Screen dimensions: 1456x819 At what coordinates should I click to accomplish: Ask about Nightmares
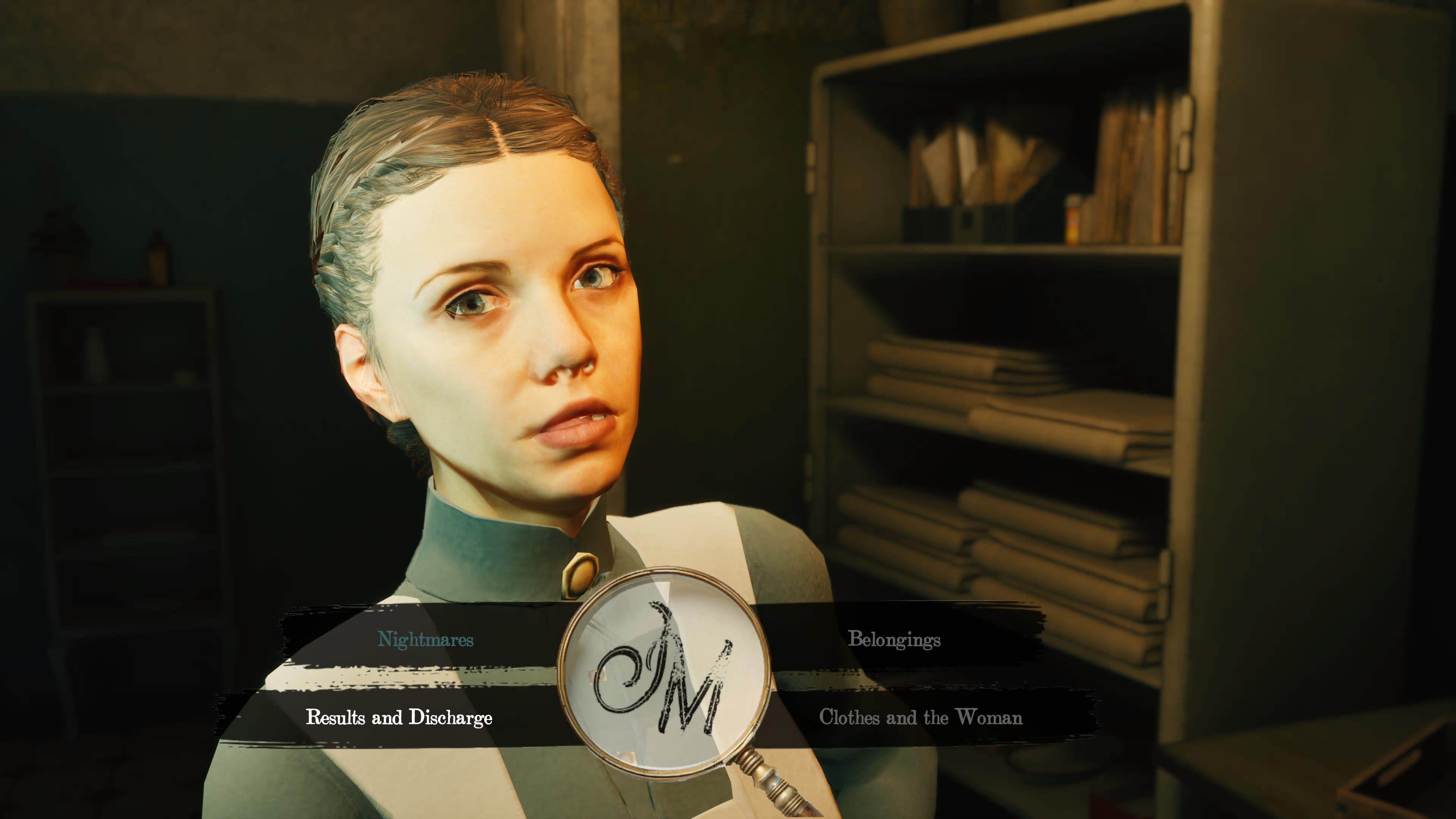point(425,639)
